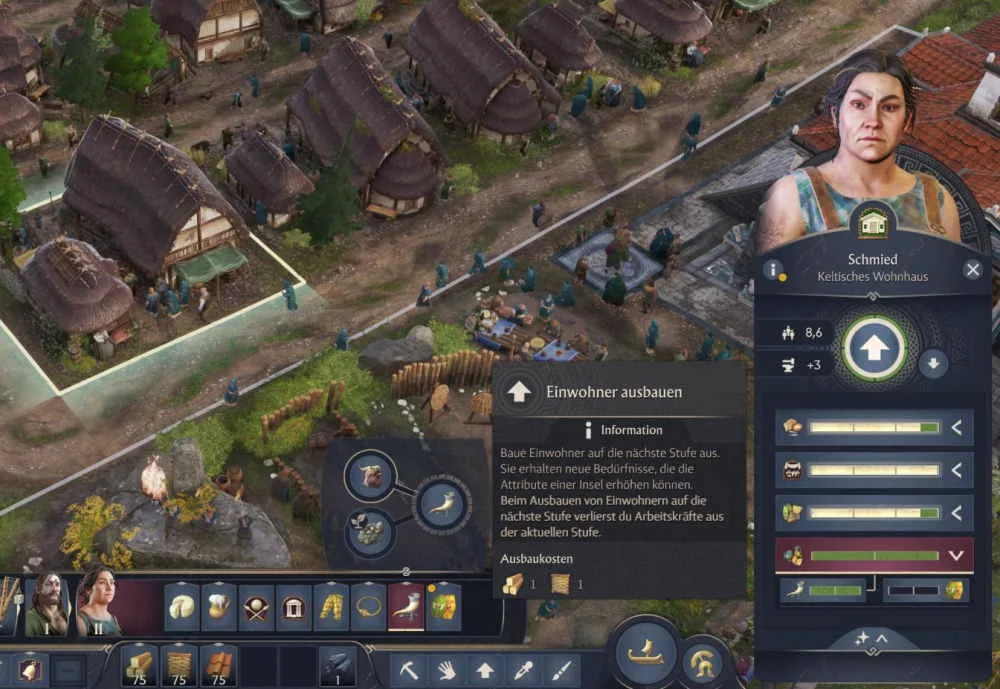
Task: Activate the eyedropper copy tool
Action: (x=522, y=668)
